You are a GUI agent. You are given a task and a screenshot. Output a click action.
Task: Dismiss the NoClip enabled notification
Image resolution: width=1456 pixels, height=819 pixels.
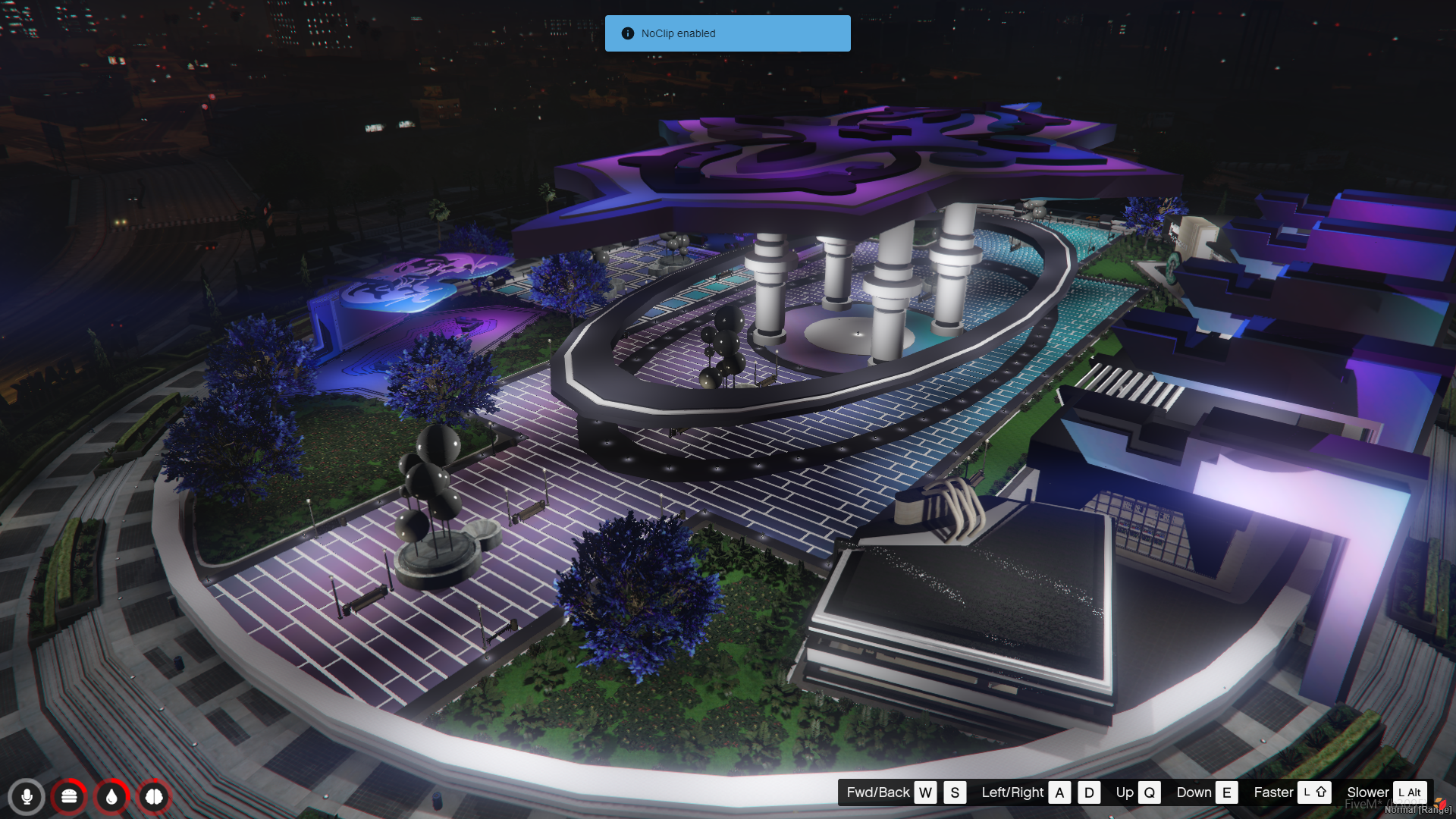727,33
